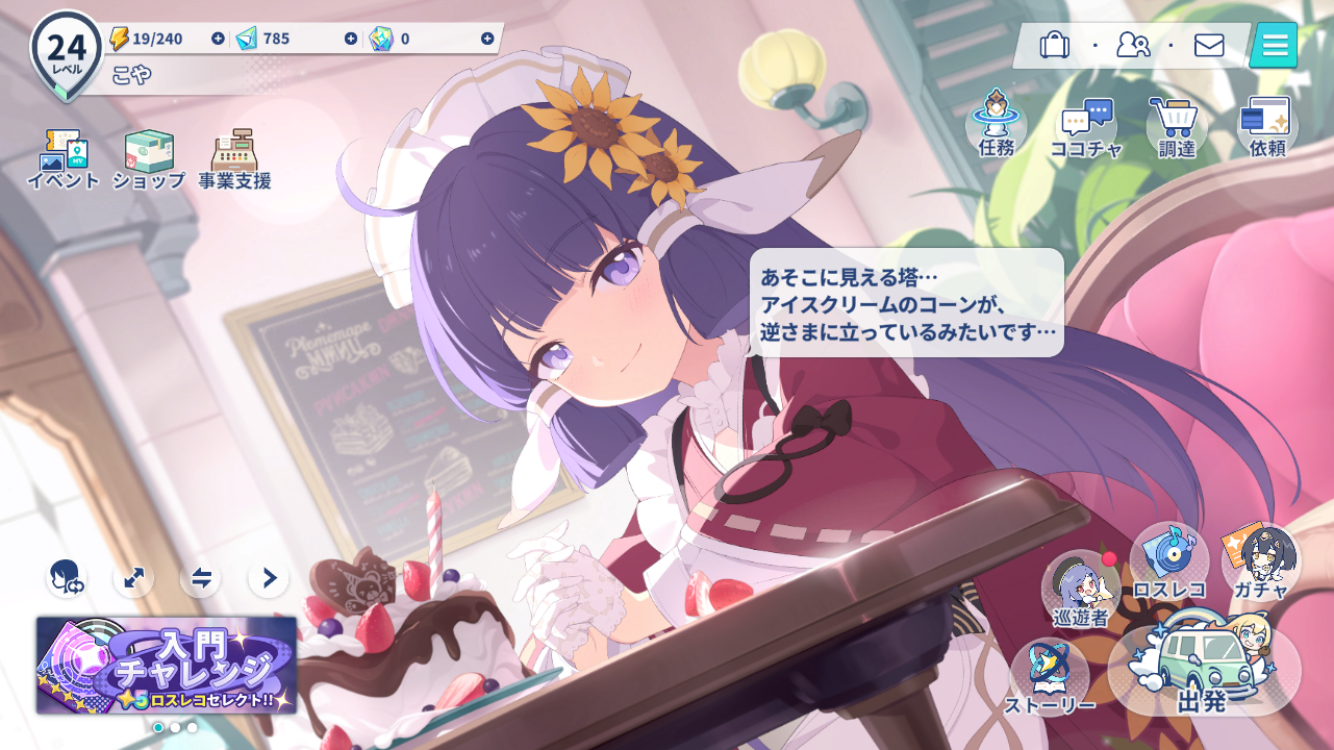Open the 入門チャレンジ banner
This screenshot has height=750, width=1334.
pos(167,665)
